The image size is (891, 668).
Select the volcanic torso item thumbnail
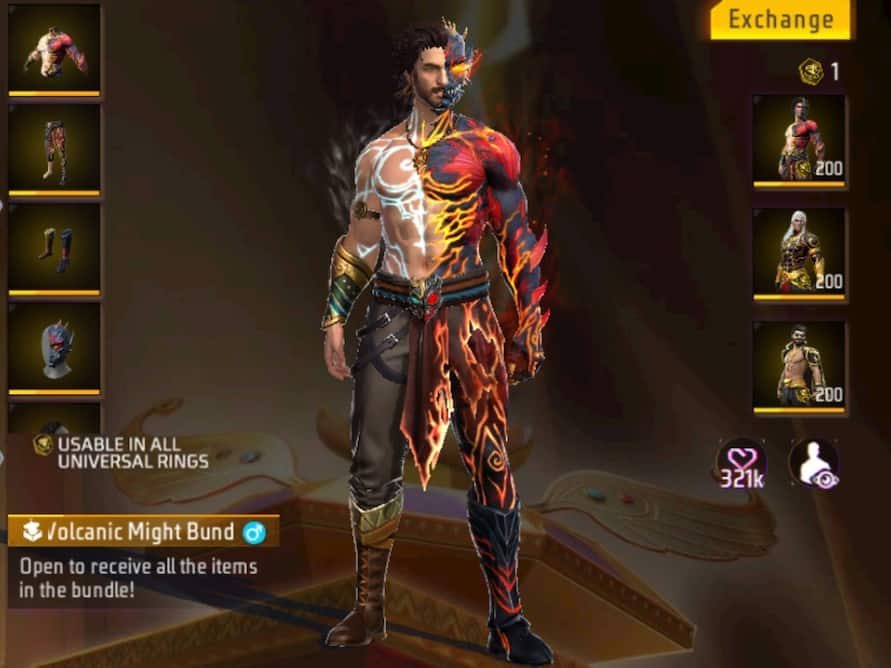[x=54, y=49]
